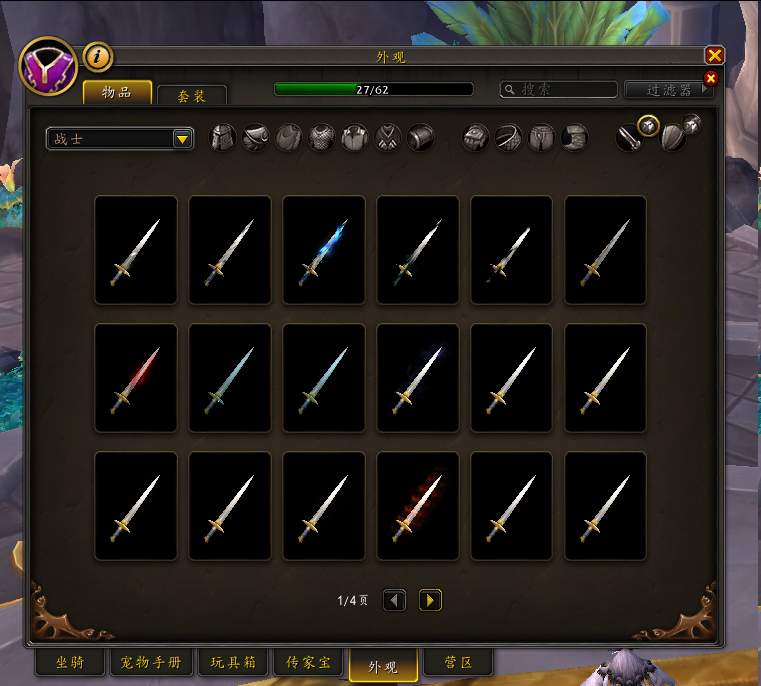Select the belt slot icon
Image resolution: width=761 pixels, height=686 pixels.
[508, 138]
